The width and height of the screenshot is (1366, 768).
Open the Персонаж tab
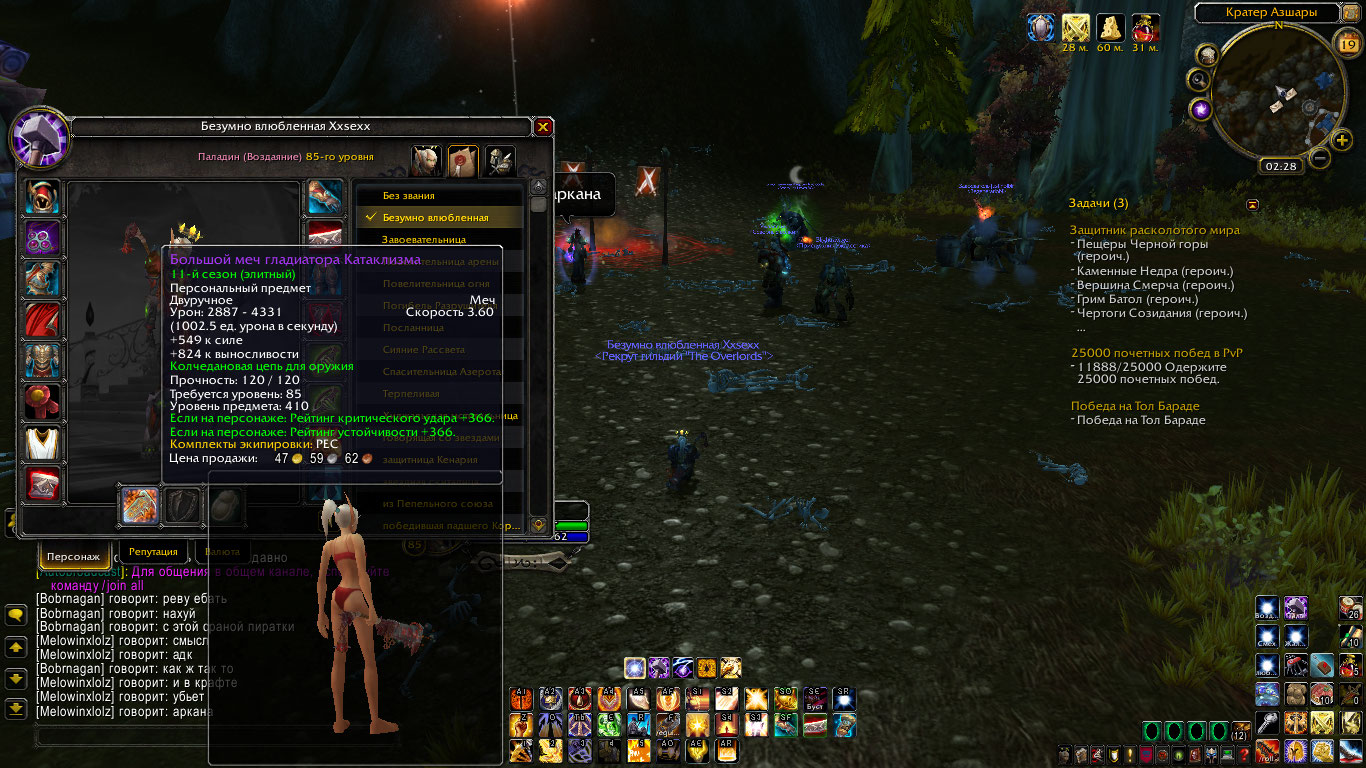point(73,555)
